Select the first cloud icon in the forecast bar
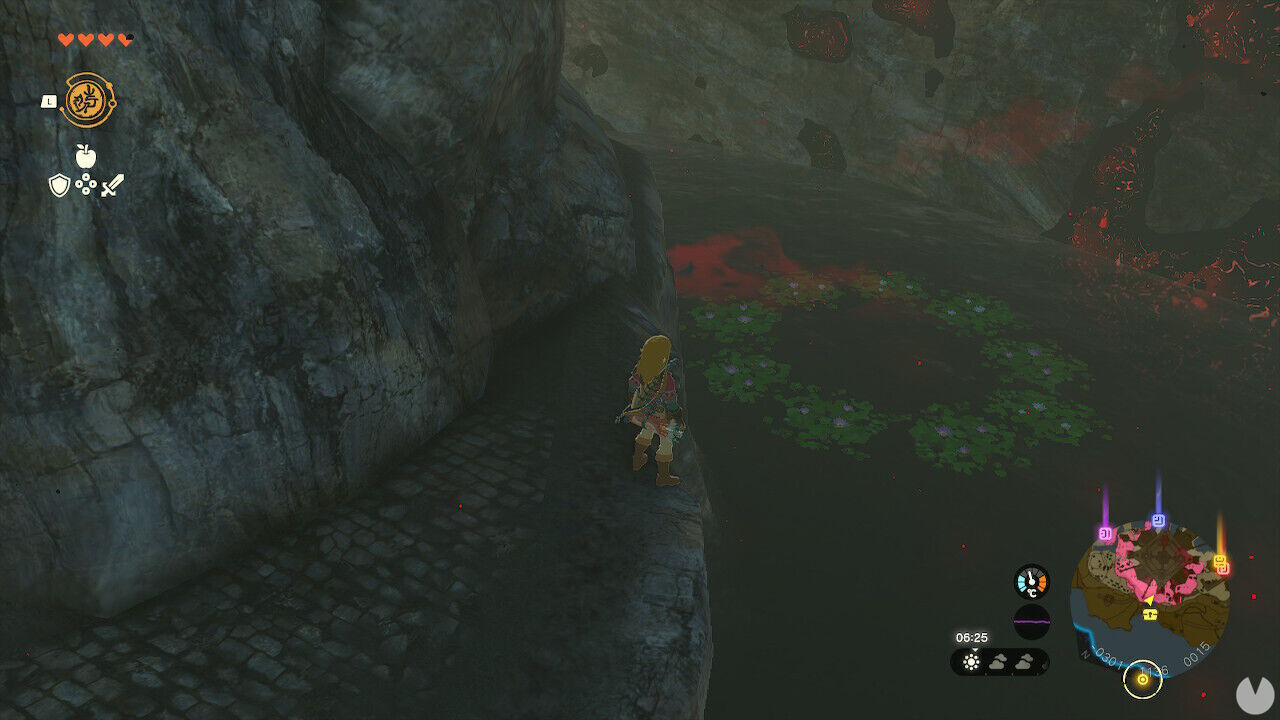The width and height of the screenshot is (1280, 720). click(998, 662)
